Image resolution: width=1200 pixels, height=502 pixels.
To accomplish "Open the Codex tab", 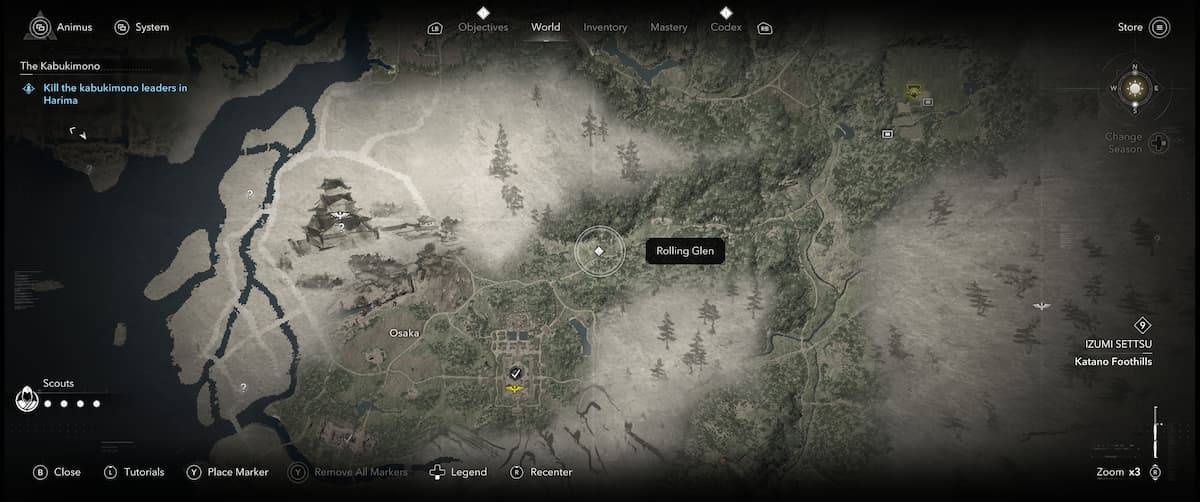I will pyautogui.click(x=726, y=27).
